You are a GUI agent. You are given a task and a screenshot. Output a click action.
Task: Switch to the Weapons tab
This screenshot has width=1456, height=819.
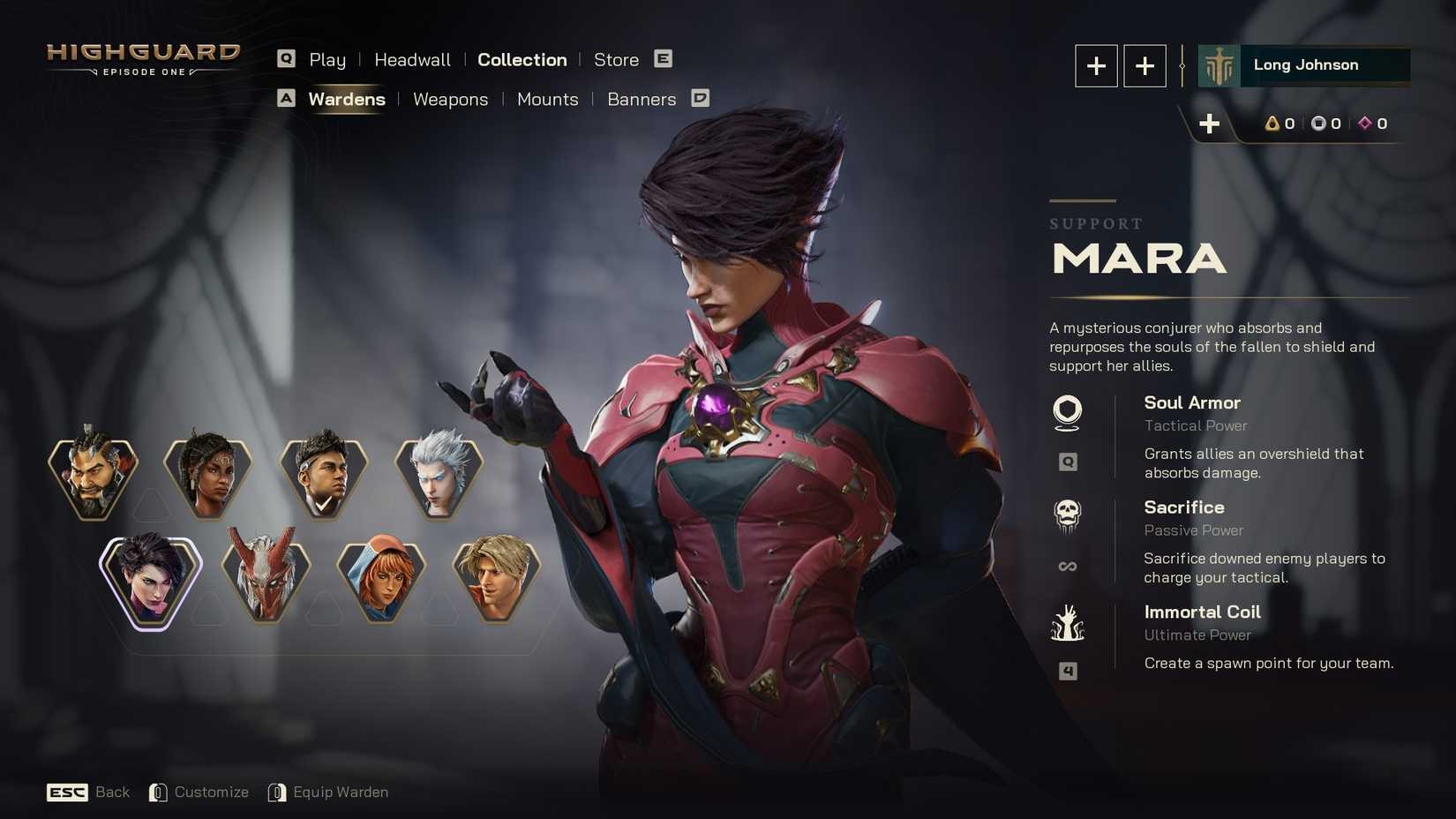pyautogui.click(x=450, y=99)
